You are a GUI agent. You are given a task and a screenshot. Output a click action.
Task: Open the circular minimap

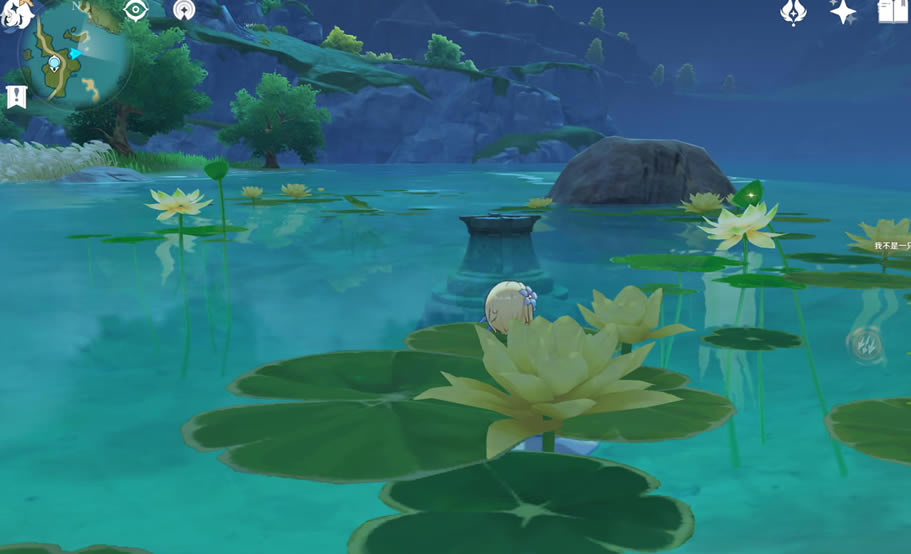pos(76,53)
